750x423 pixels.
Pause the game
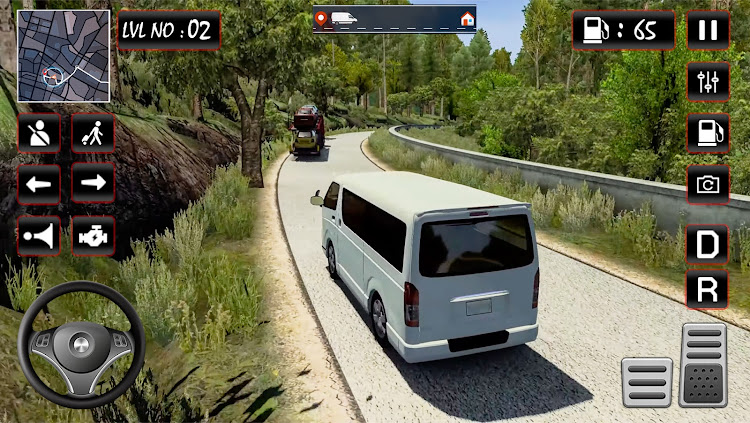708,30
